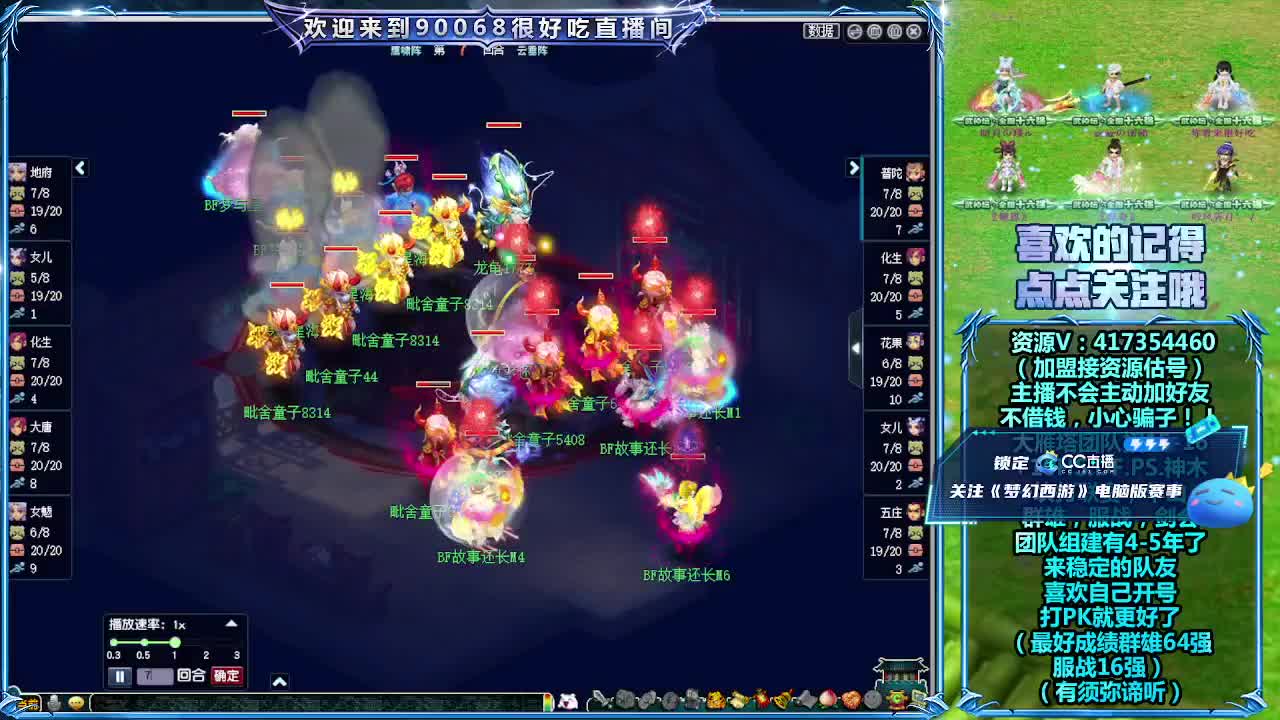Click the 回合 round number input field

pyautogui.click(x=155, y=675)
